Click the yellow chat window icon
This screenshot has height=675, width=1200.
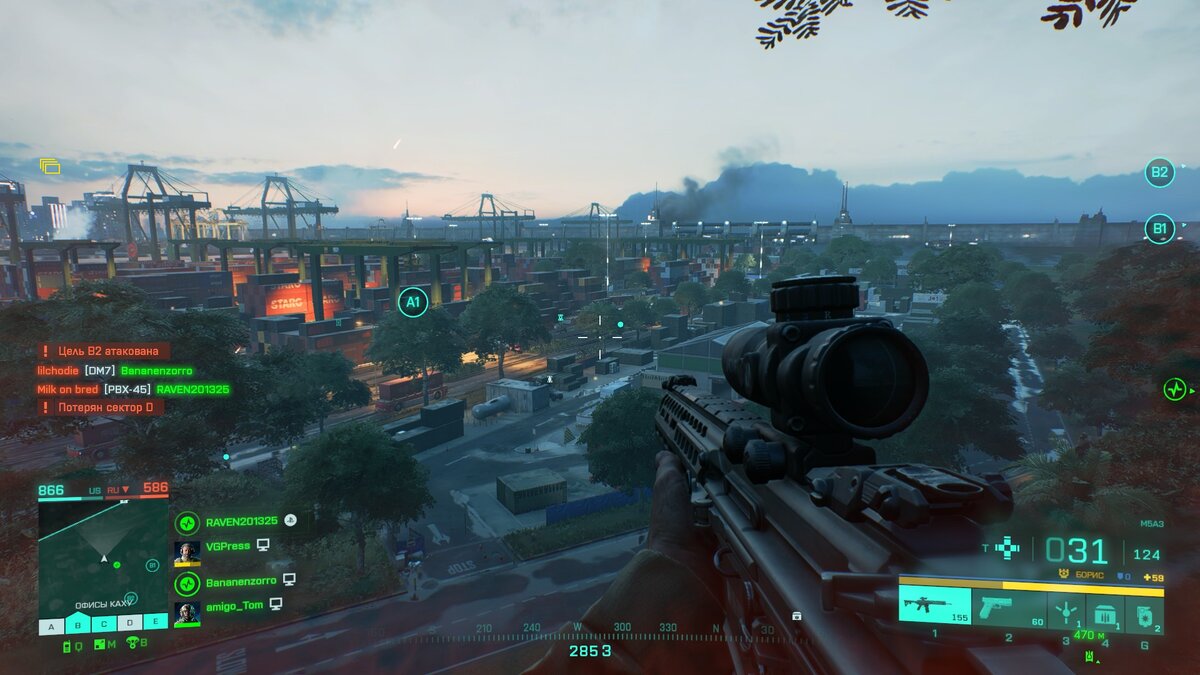[x=50, y=166]
